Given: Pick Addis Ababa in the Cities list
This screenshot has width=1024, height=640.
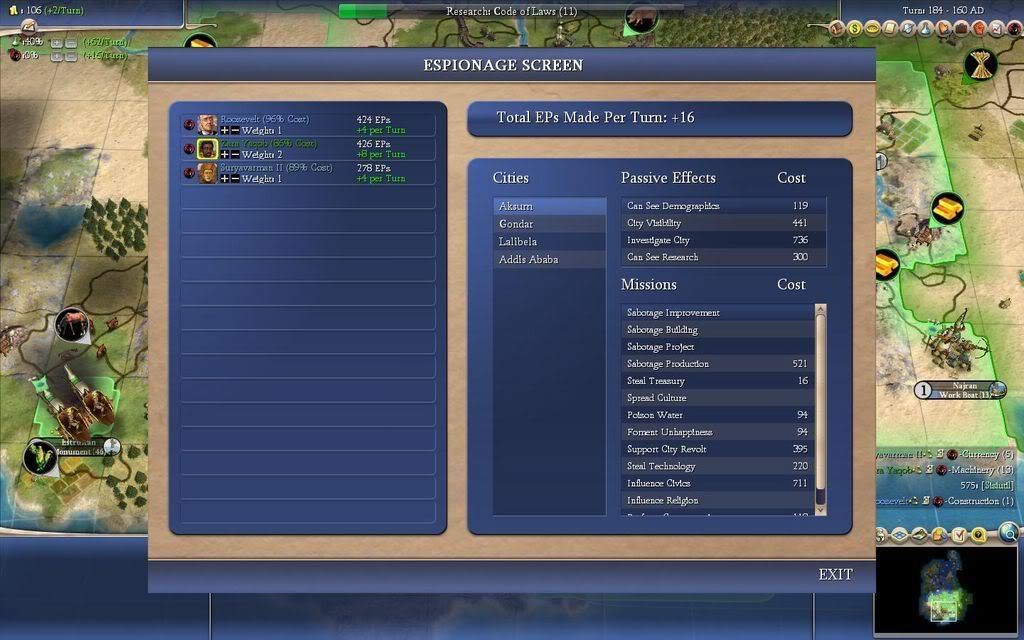Looking at the screenshot, I should 549,260.
